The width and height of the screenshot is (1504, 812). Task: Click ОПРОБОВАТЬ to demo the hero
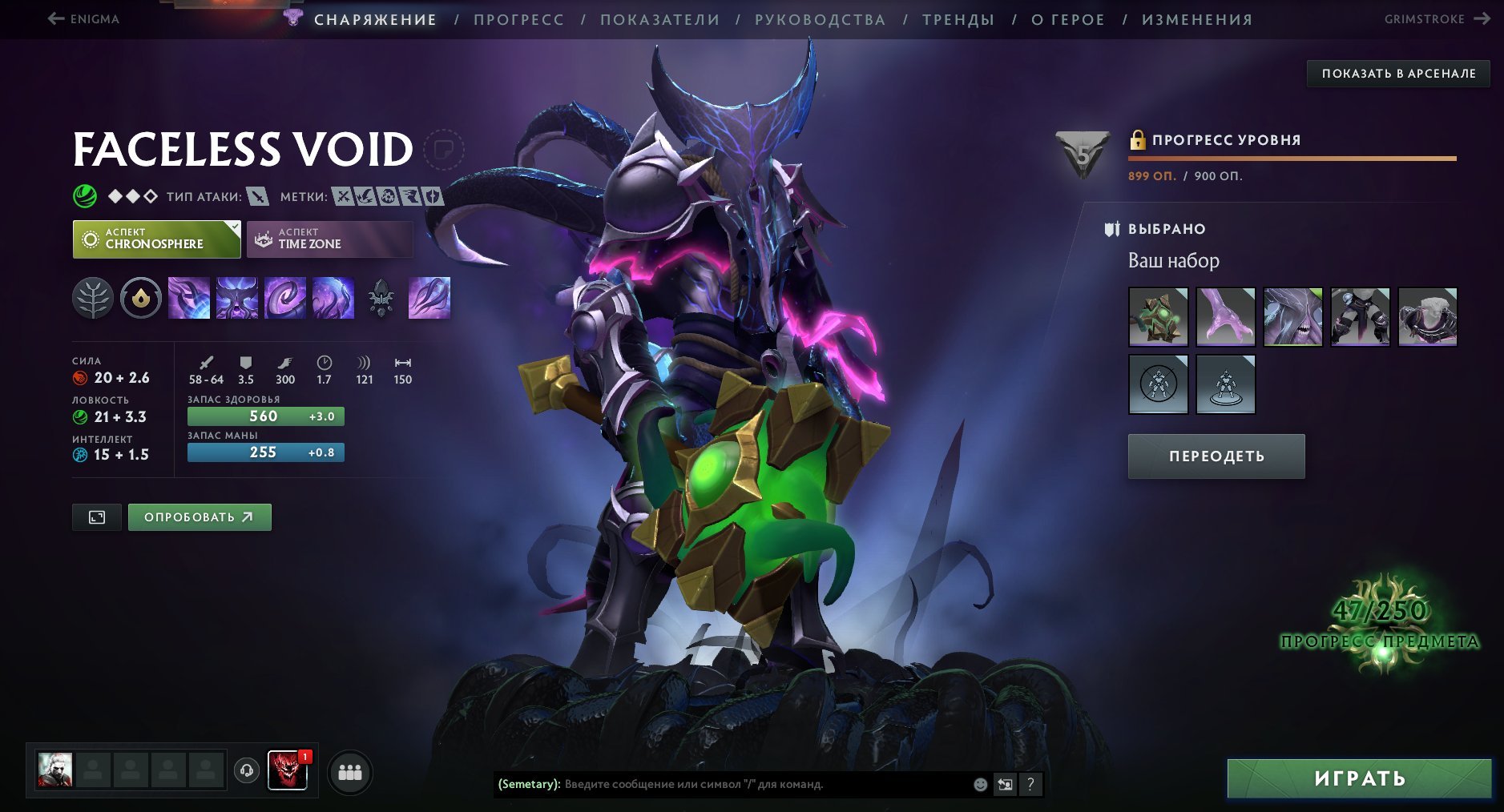click(199, 517)
